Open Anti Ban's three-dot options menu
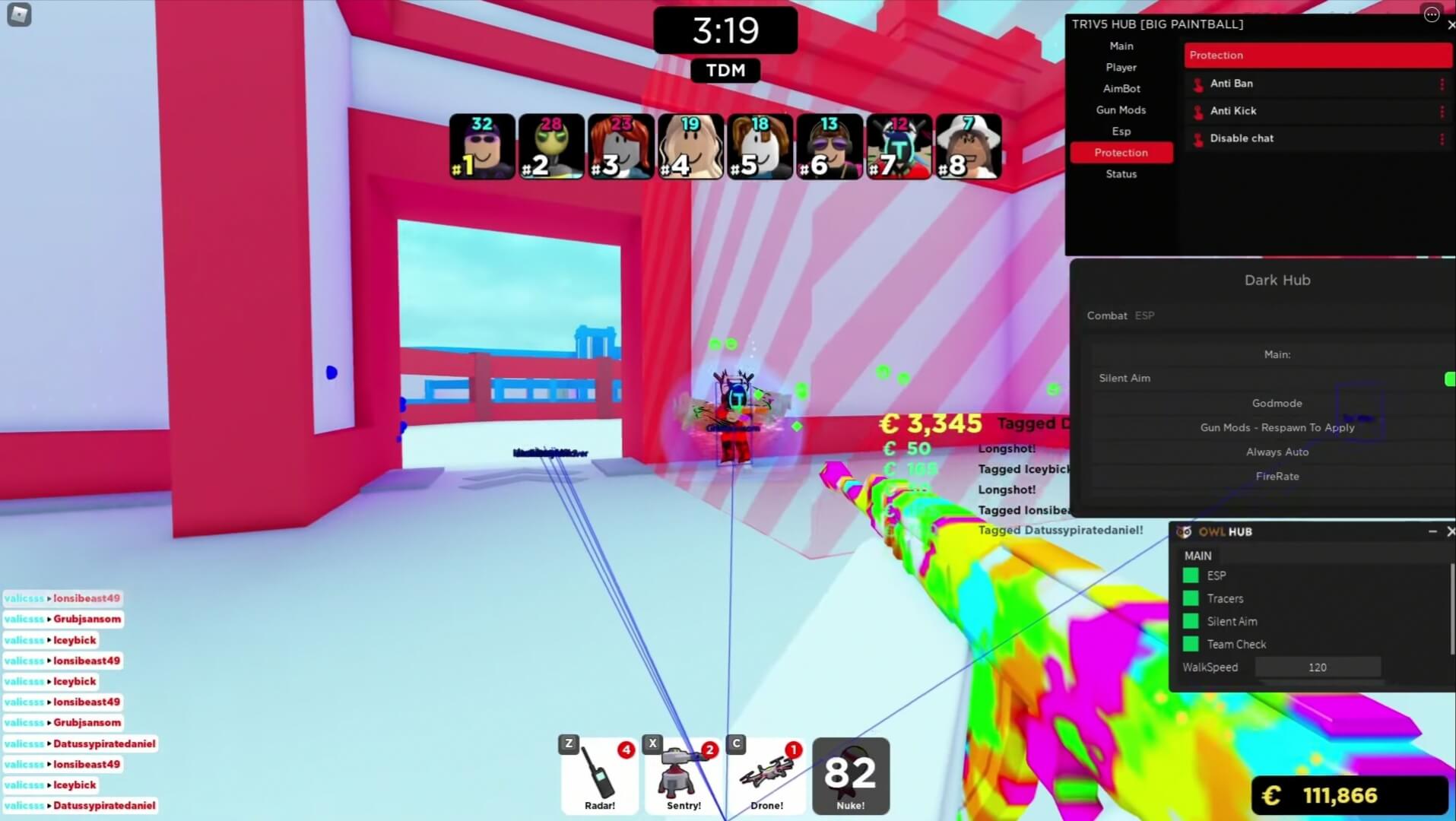The width and height of the screenshot is (1456, 821). coord(1443,84)
